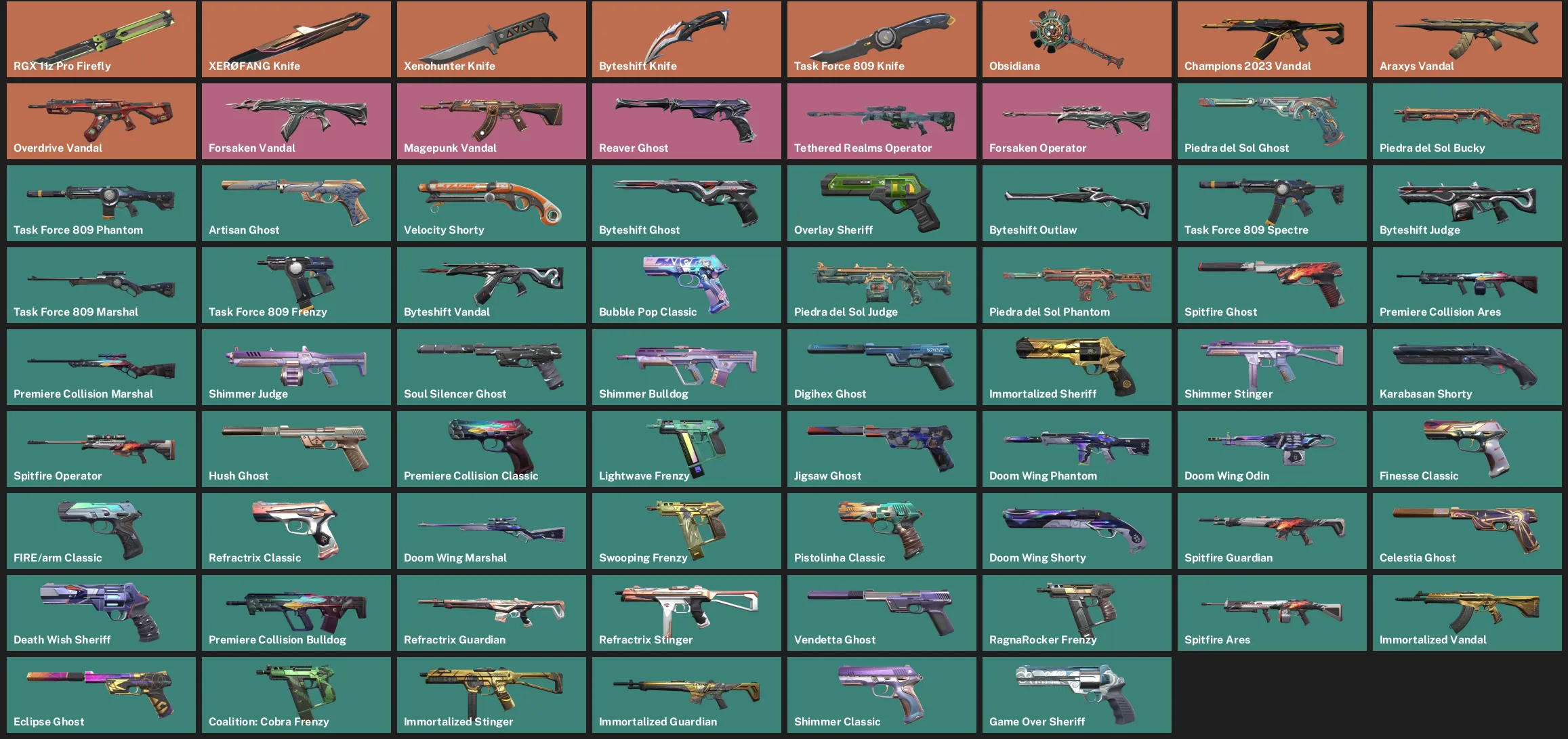Select the RGX 11z Pro Firefly skin
1568x739 pixels.
(x=100, y=39)
